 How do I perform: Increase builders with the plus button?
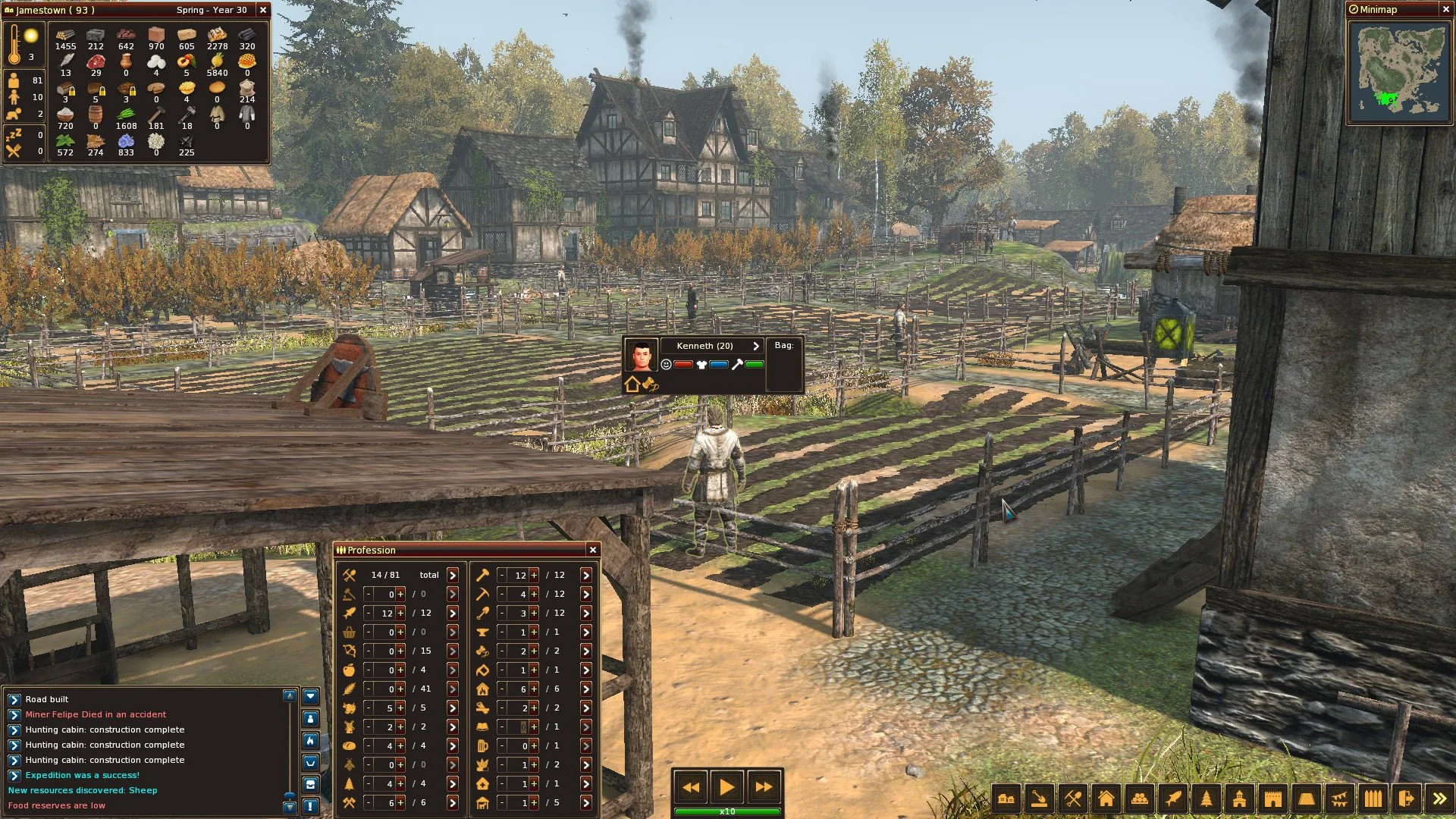pyautogui.click(x=533, y=575)
